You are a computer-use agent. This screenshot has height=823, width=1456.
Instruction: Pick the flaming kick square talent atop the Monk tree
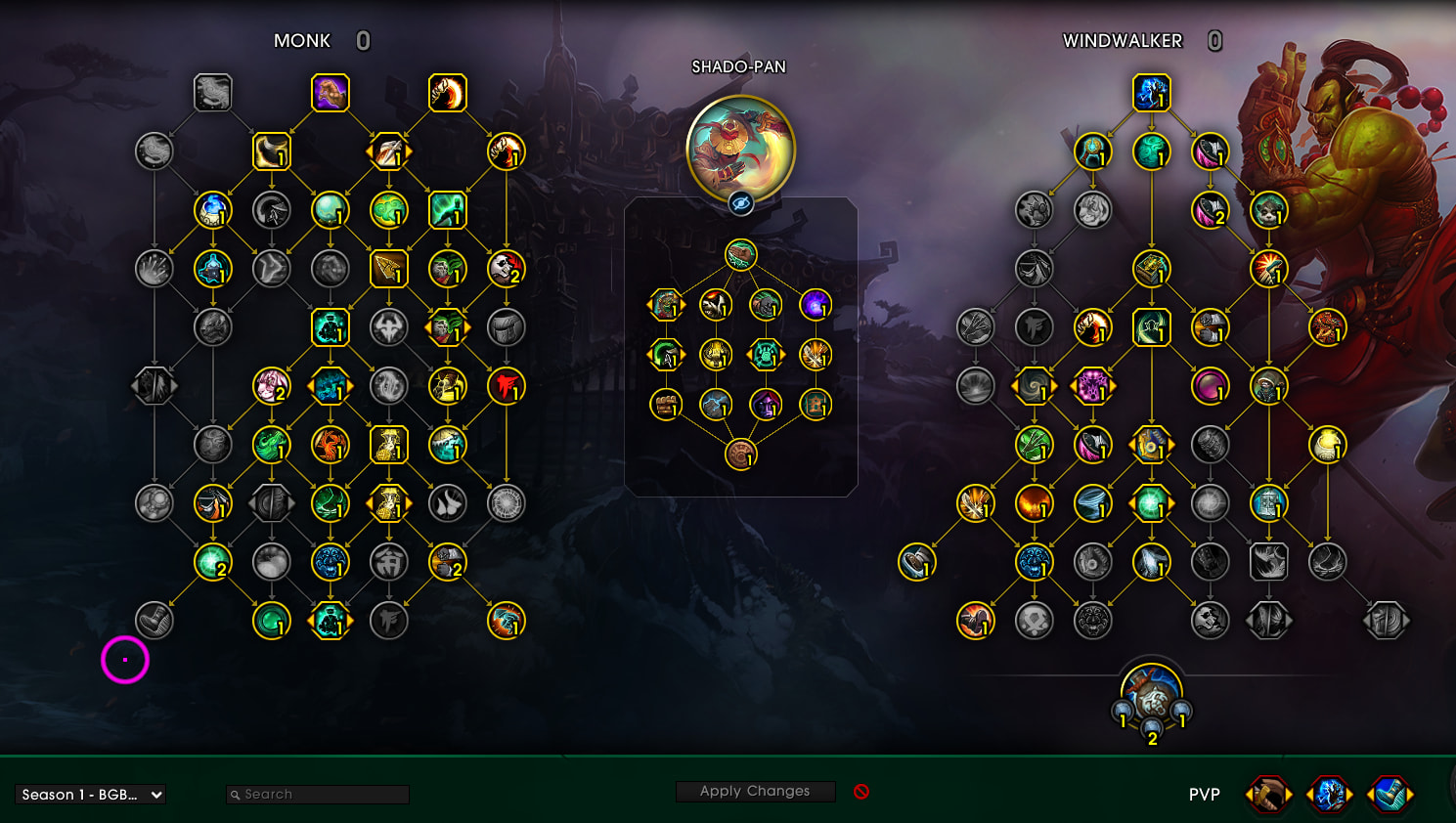(x=448, y=93)
